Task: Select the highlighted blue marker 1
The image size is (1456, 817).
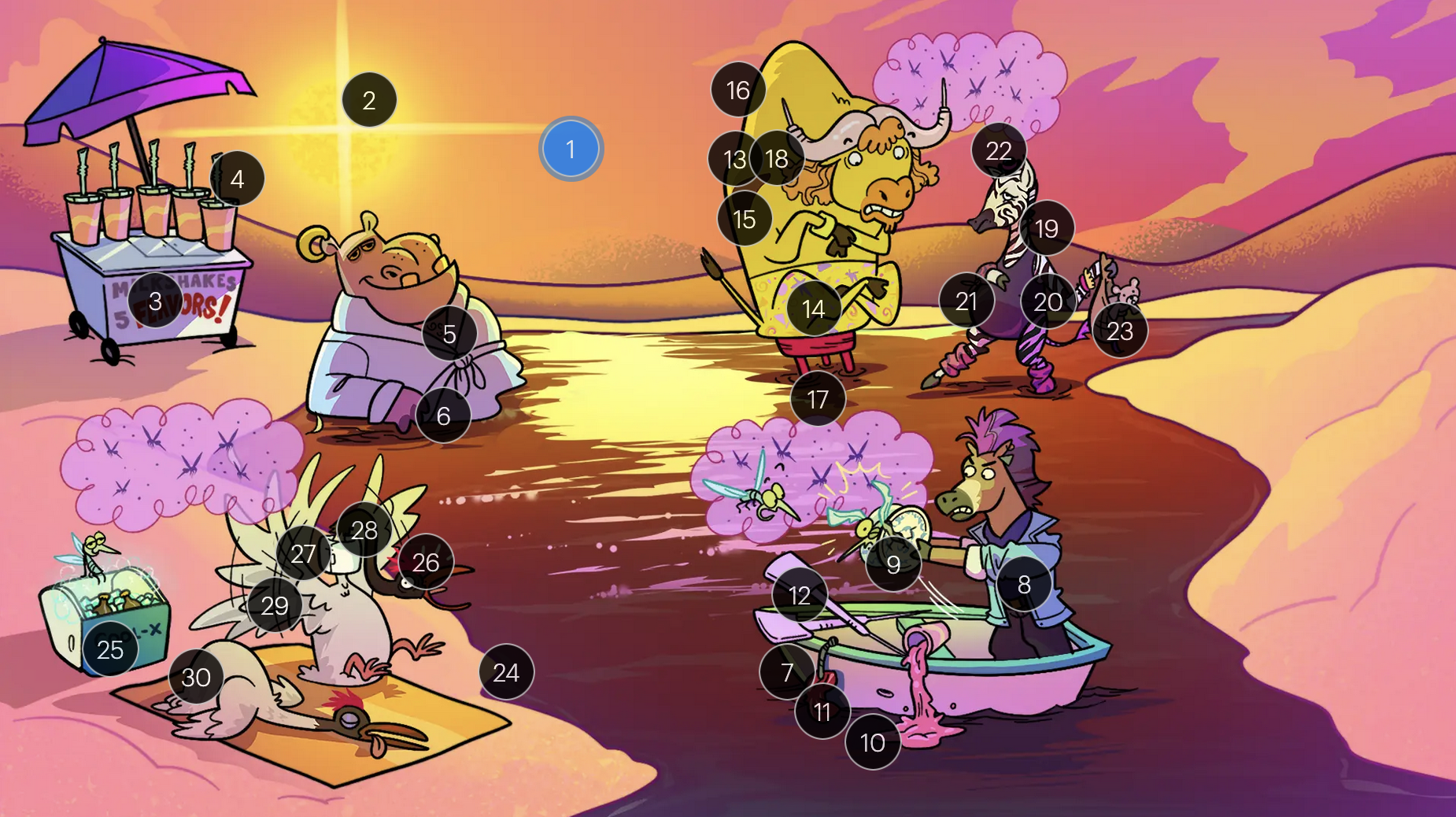Action: (x=571, y=149)
